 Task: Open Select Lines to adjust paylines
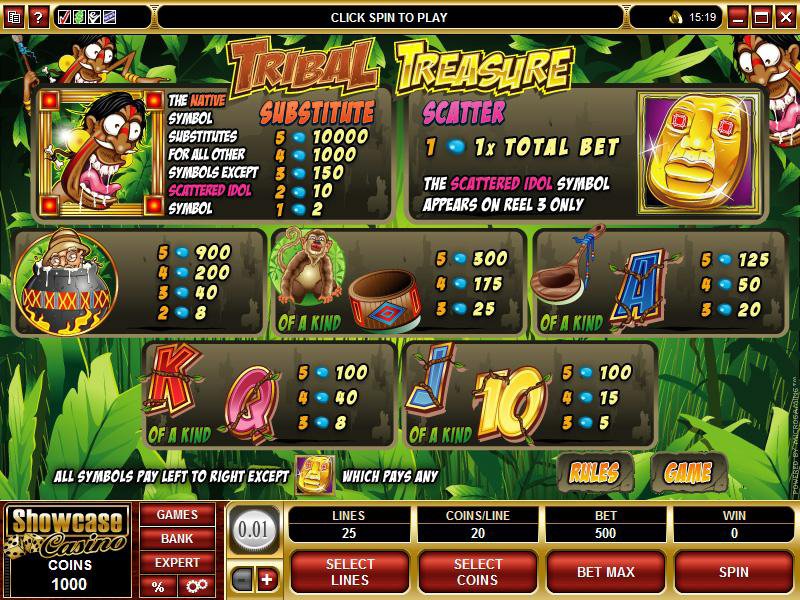(350, 572)
